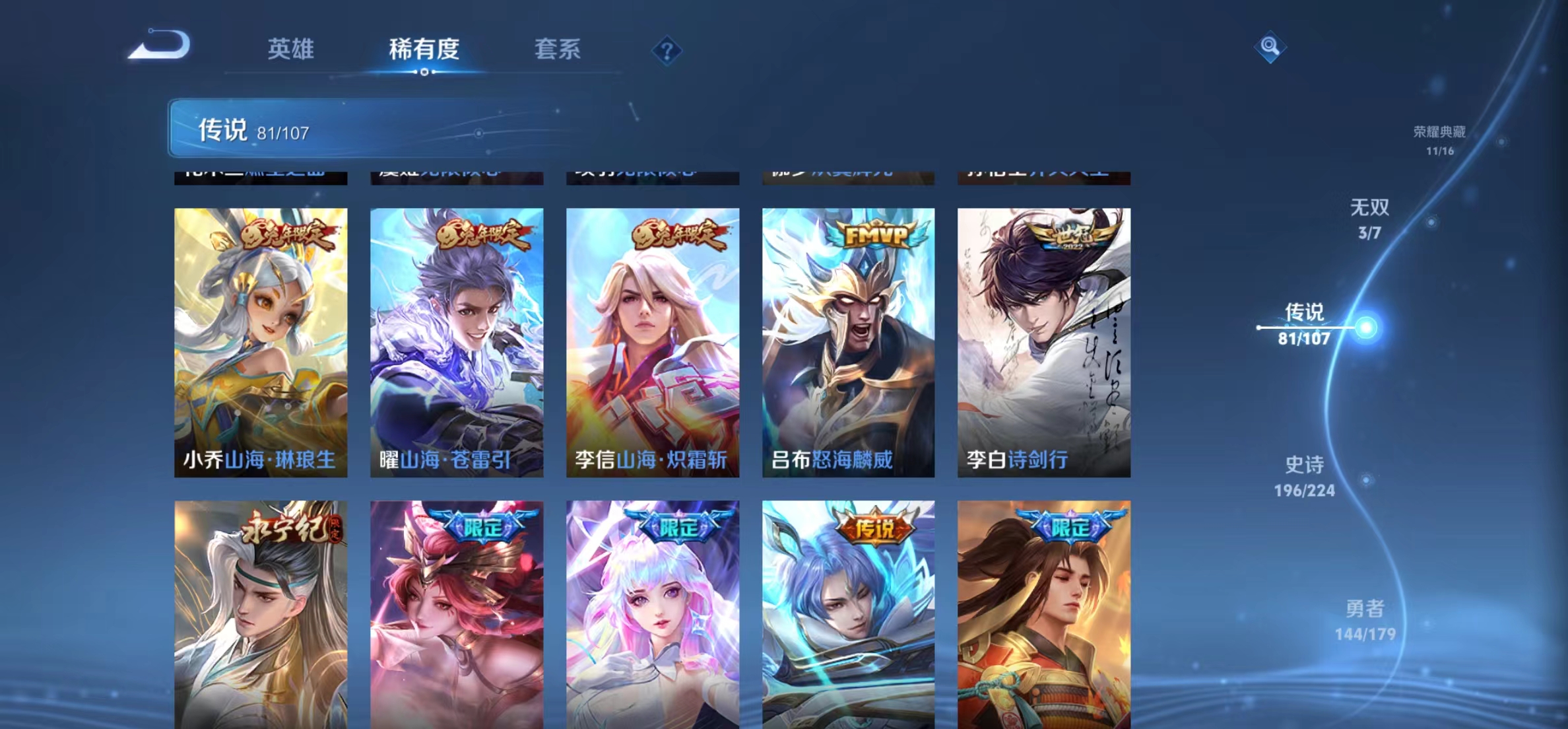Open the help question mark icon

pos(668,52)
